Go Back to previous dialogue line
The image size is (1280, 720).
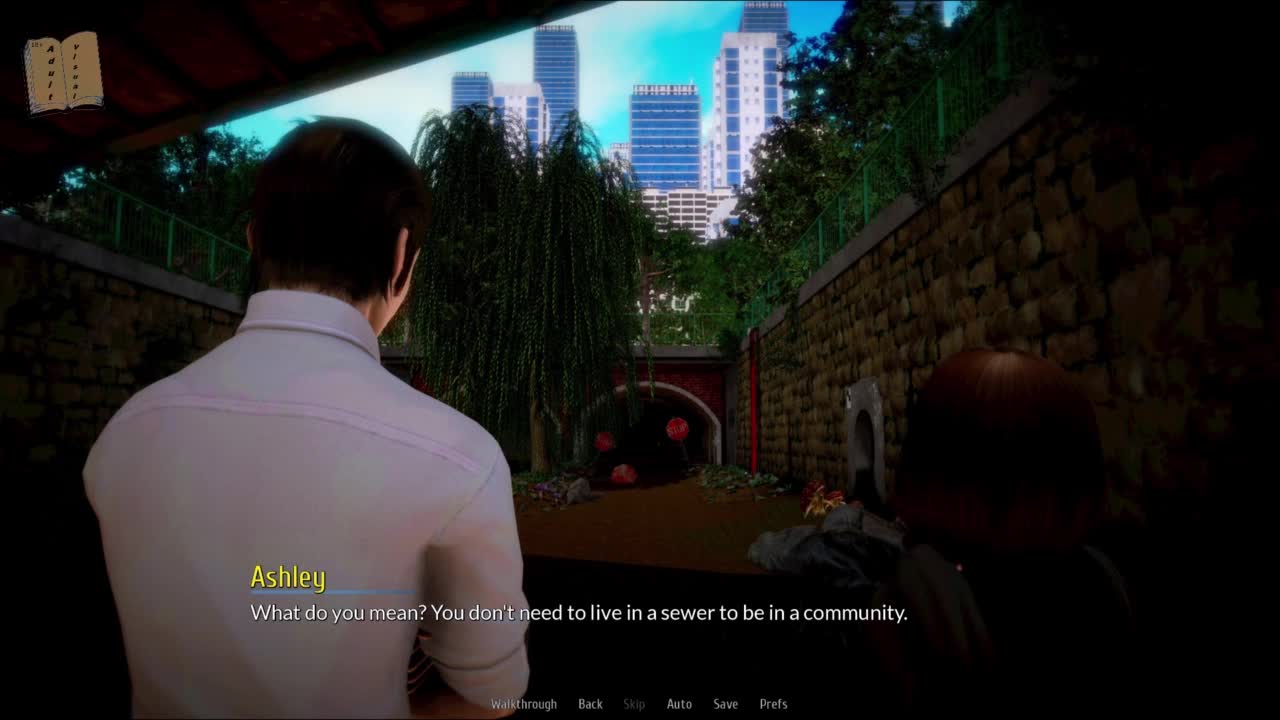point(590,704)
